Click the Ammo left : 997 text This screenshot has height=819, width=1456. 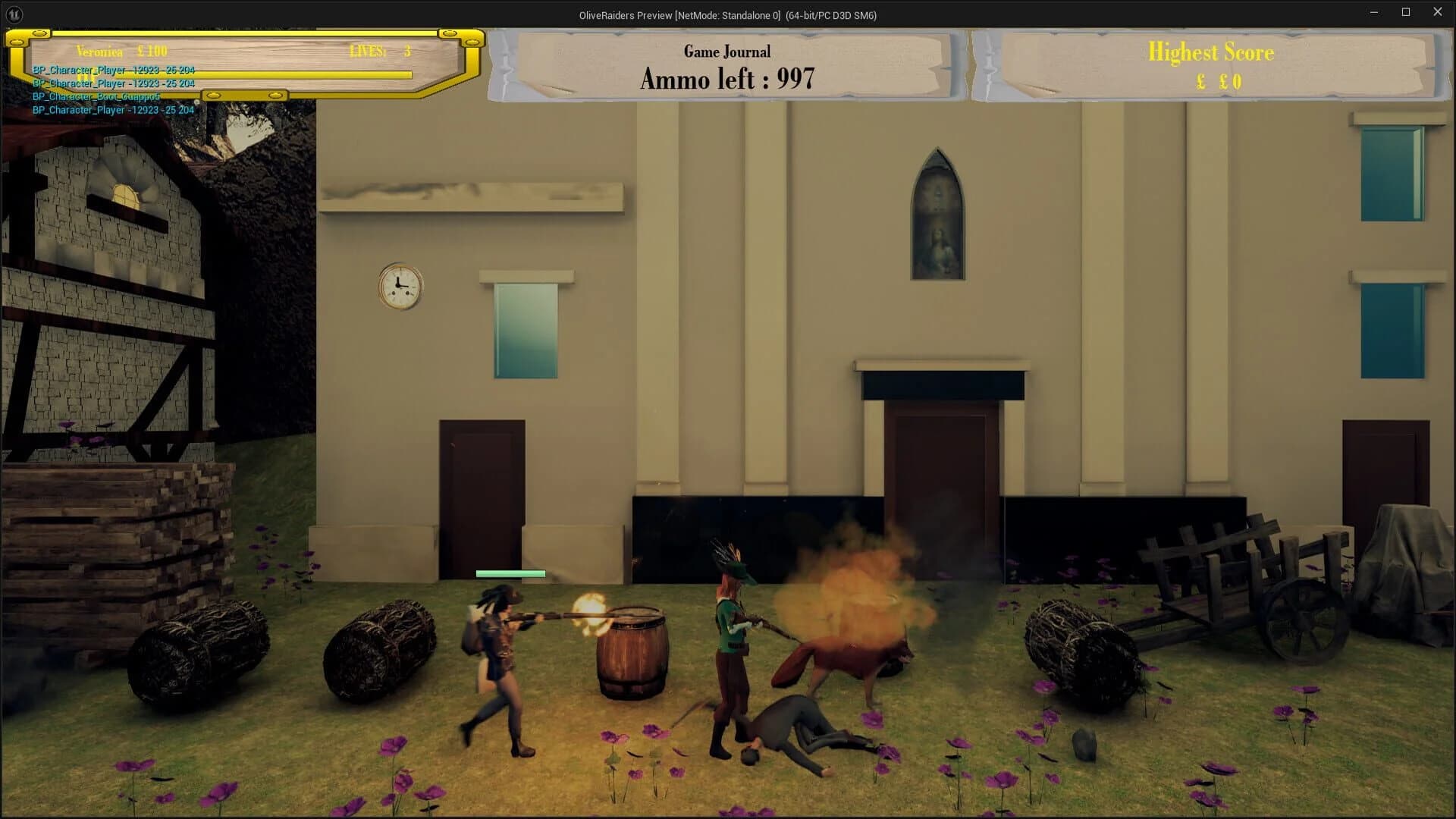tap(727, 78)
